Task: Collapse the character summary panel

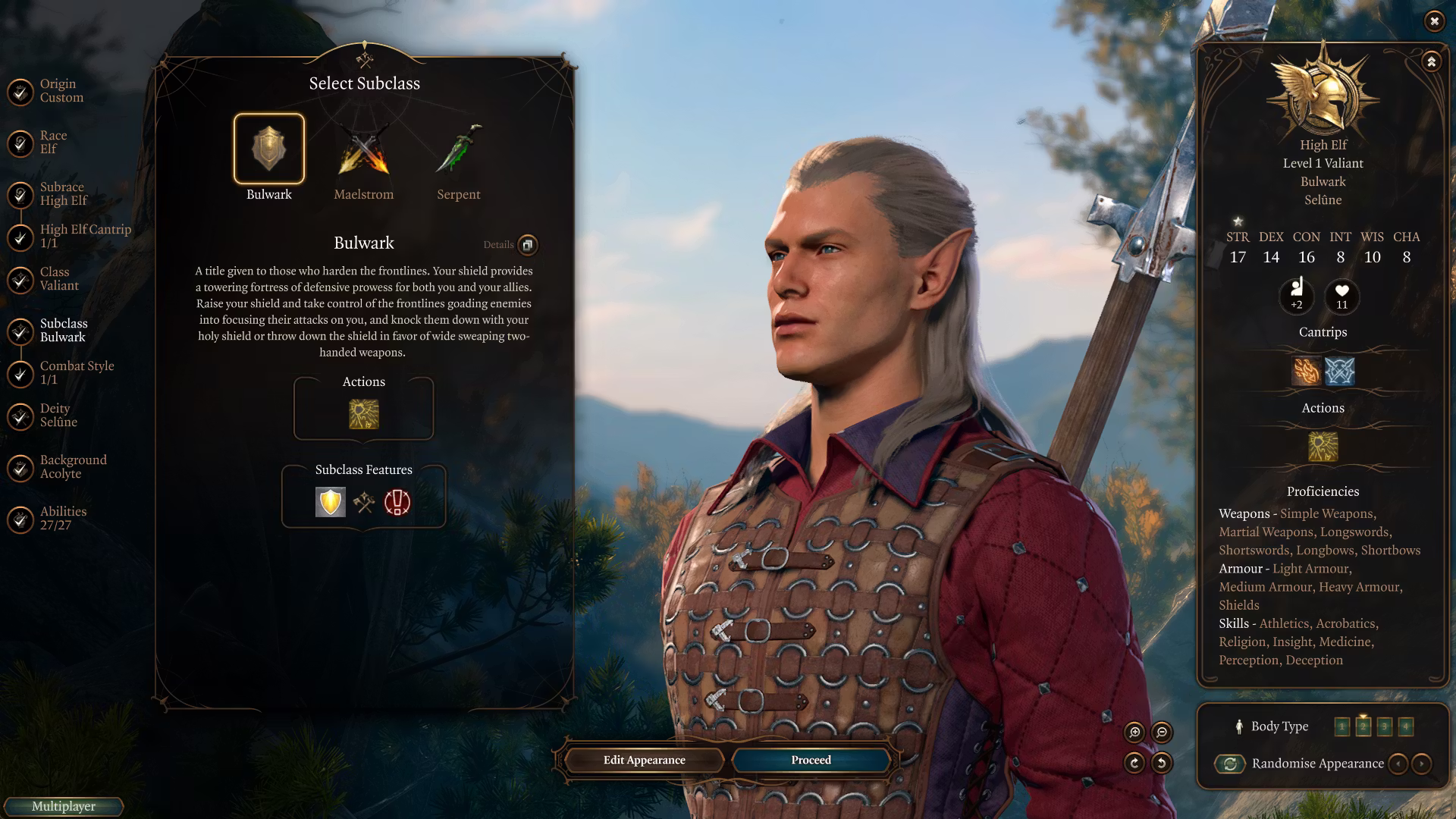Action: [x=1431, y=61]
